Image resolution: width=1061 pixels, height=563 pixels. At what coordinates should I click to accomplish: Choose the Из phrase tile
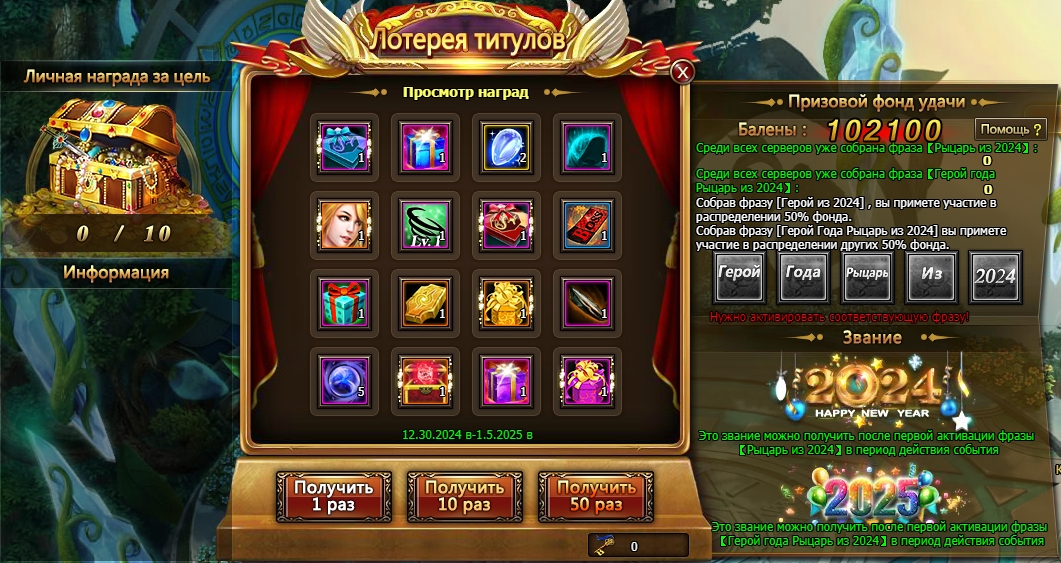[x=931, y=277]
